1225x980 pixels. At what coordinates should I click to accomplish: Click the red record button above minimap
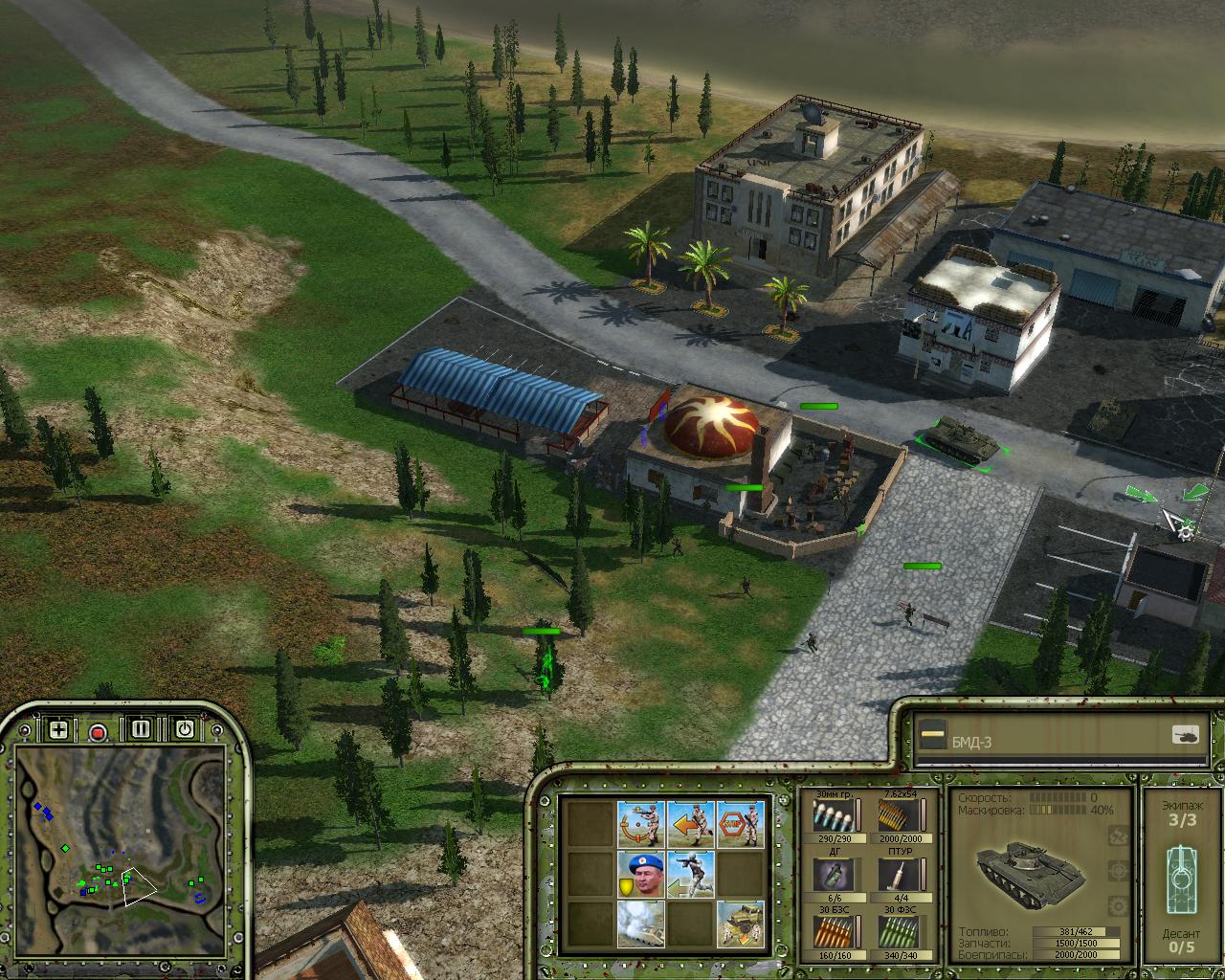click(98, 732)
